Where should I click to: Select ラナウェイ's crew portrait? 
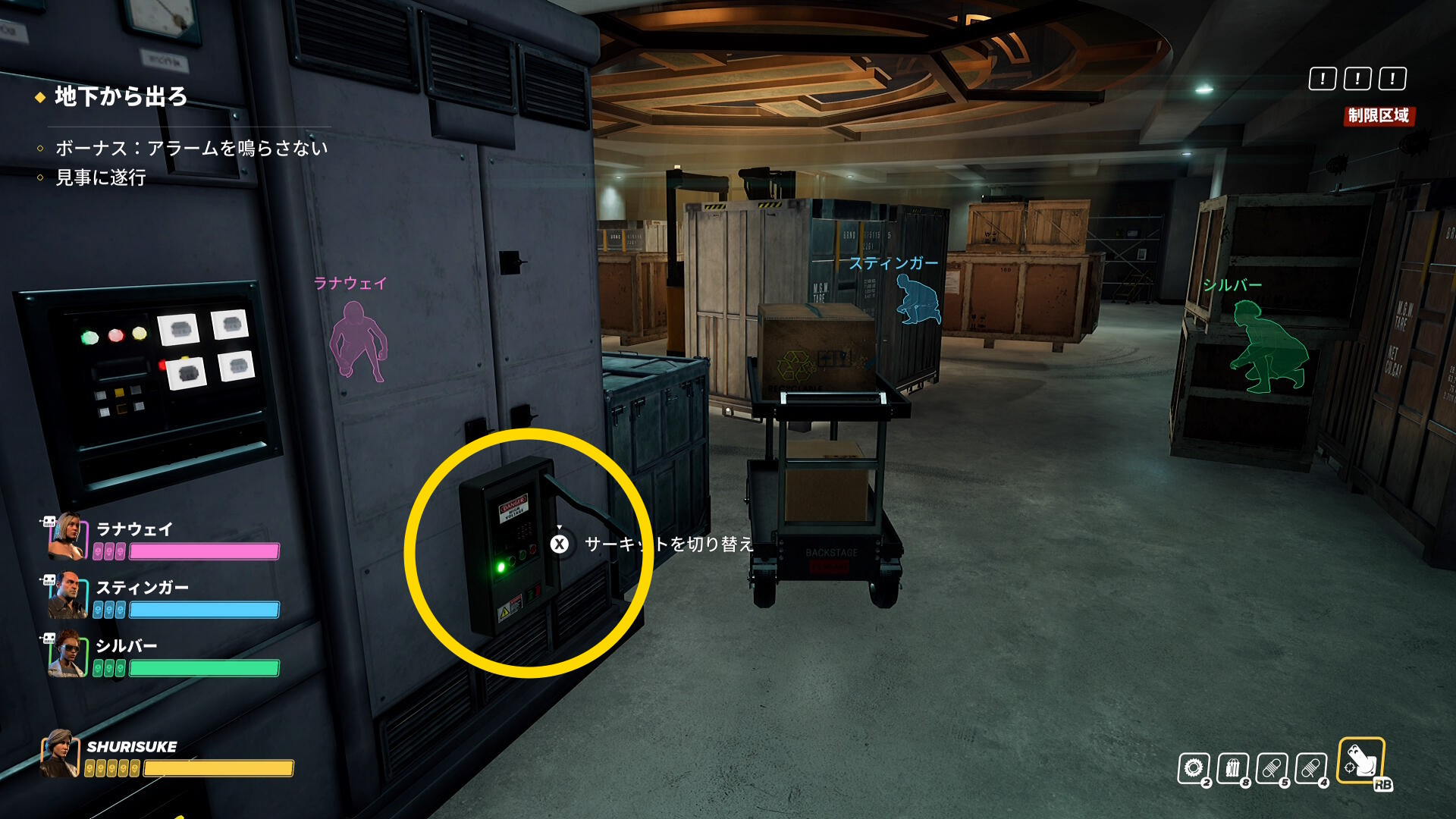click(67, 535)
